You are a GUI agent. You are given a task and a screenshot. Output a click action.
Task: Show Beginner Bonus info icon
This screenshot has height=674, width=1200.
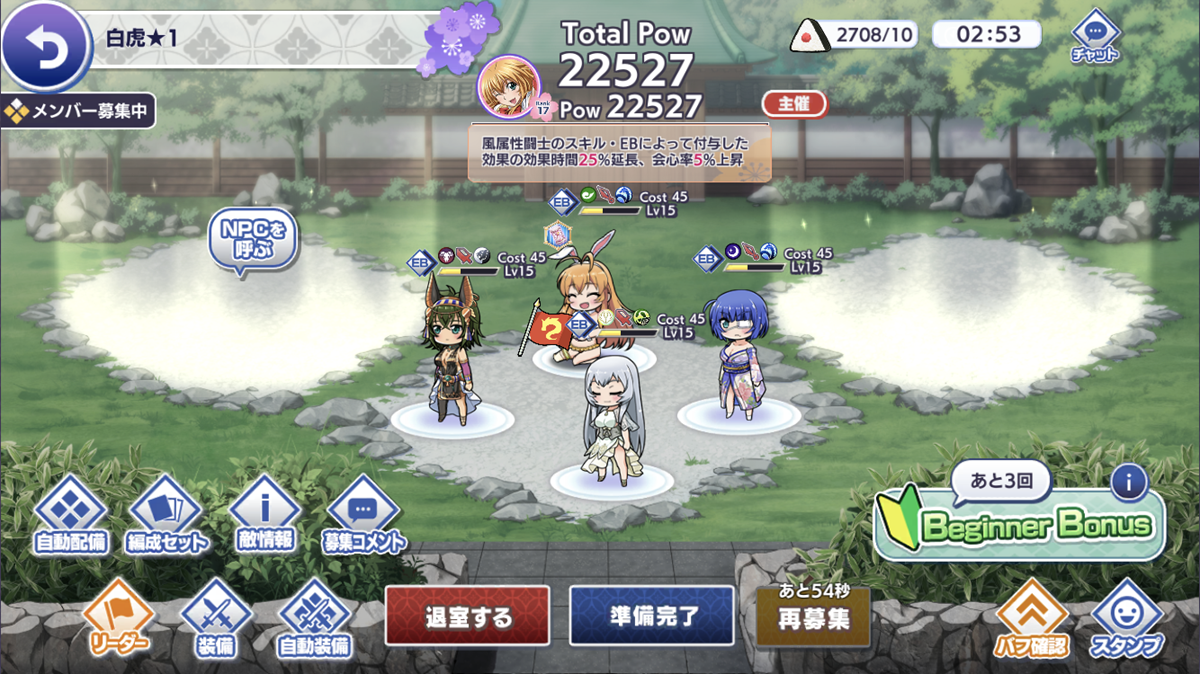(1128, 483)
